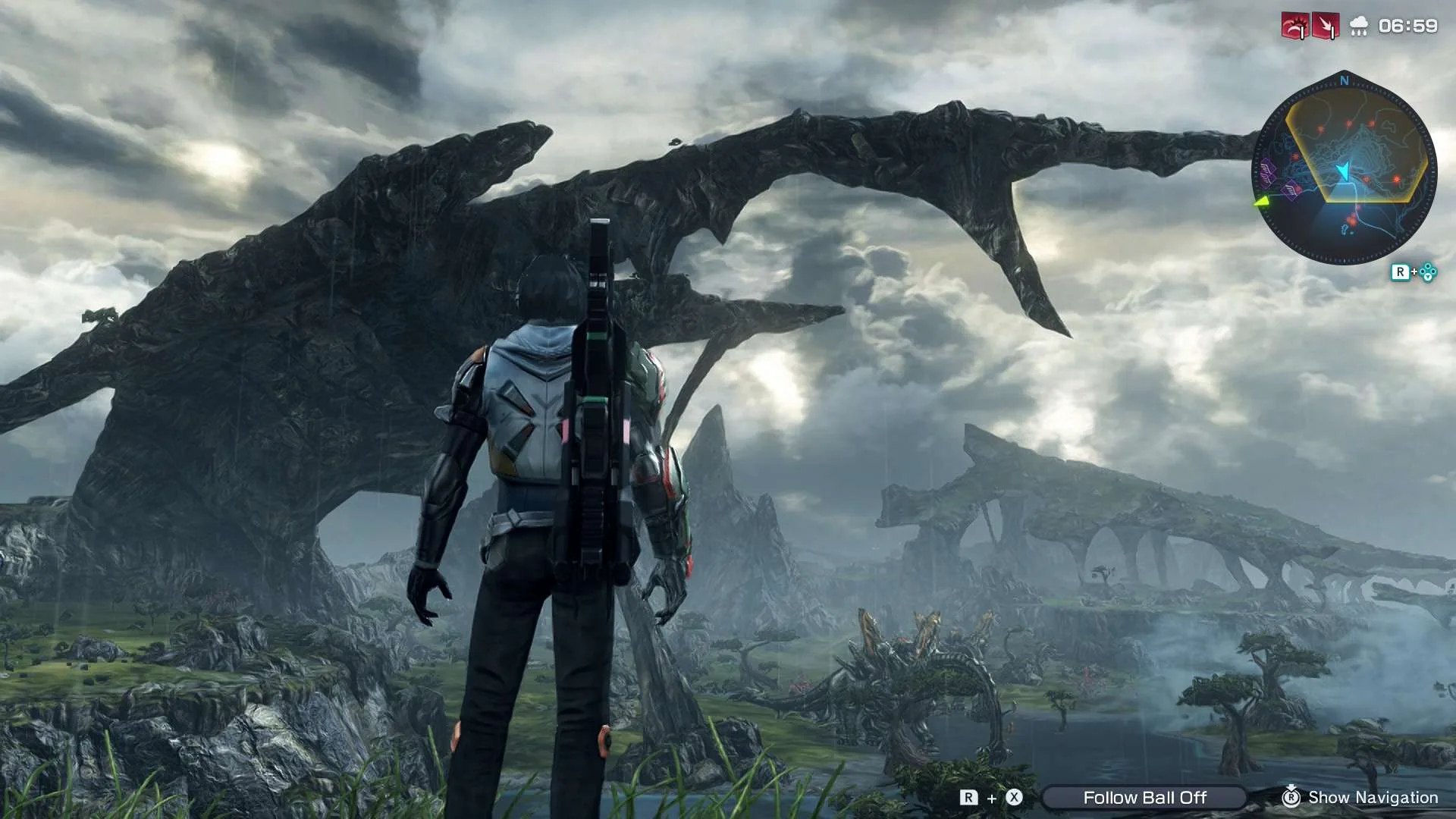Toggle the Follow Ball Off button
This screenshot has height=819, width=1456.
pyautogui.click(x=1144, y=798)
